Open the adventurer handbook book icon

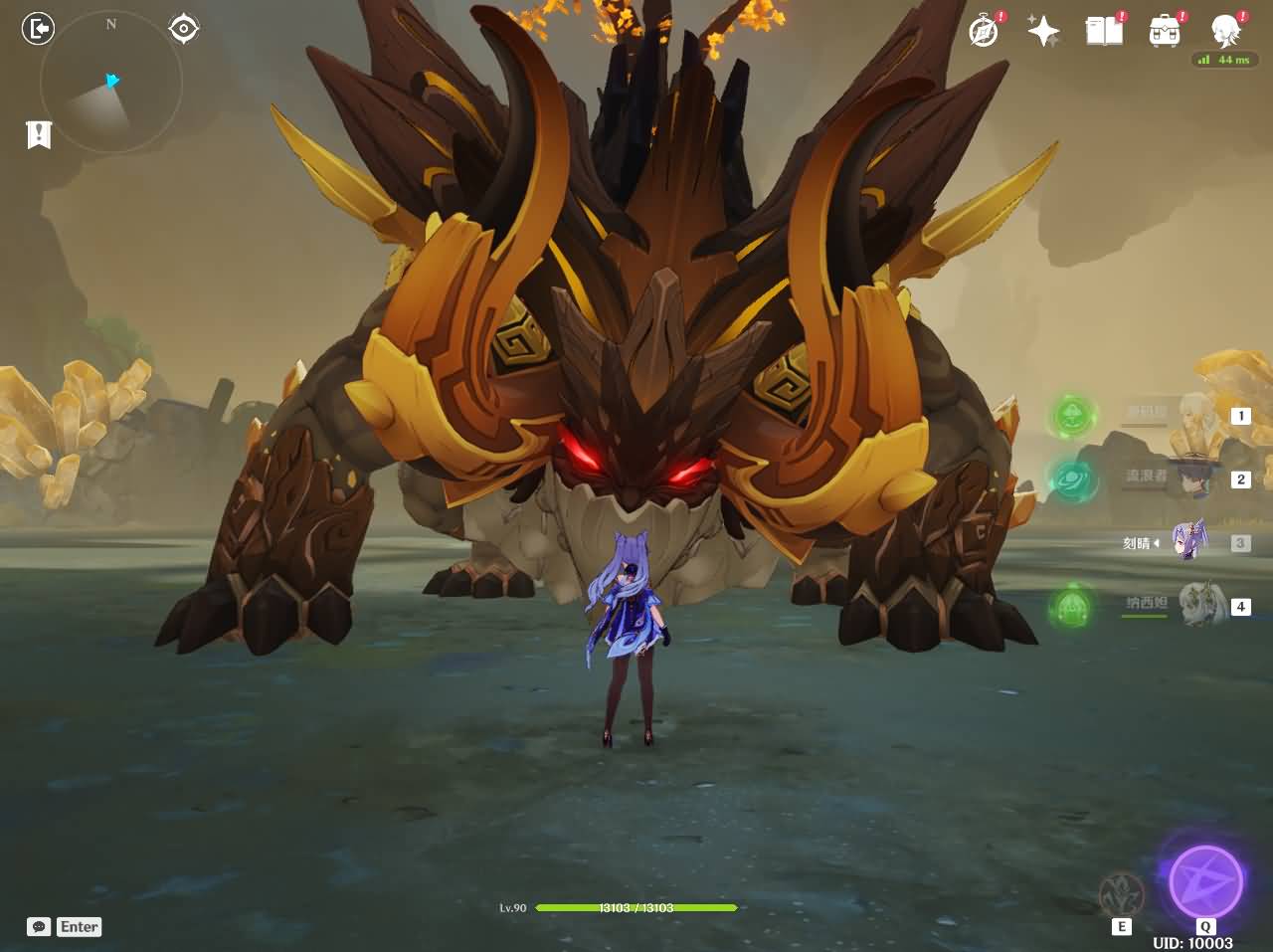(x=1104, y=31)
